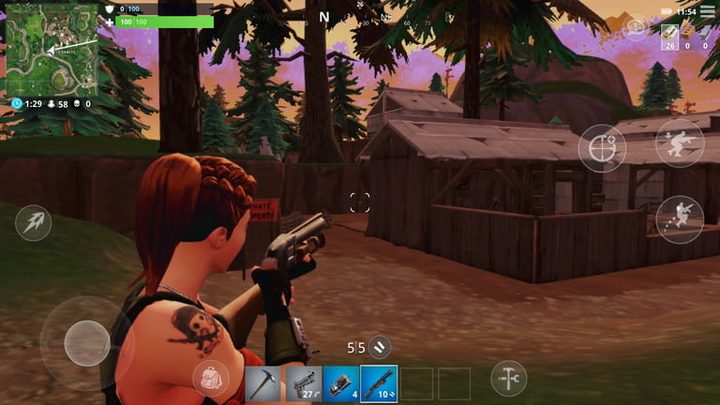Toggle aim-down-sights crosshair button

[x=601, y=150]
